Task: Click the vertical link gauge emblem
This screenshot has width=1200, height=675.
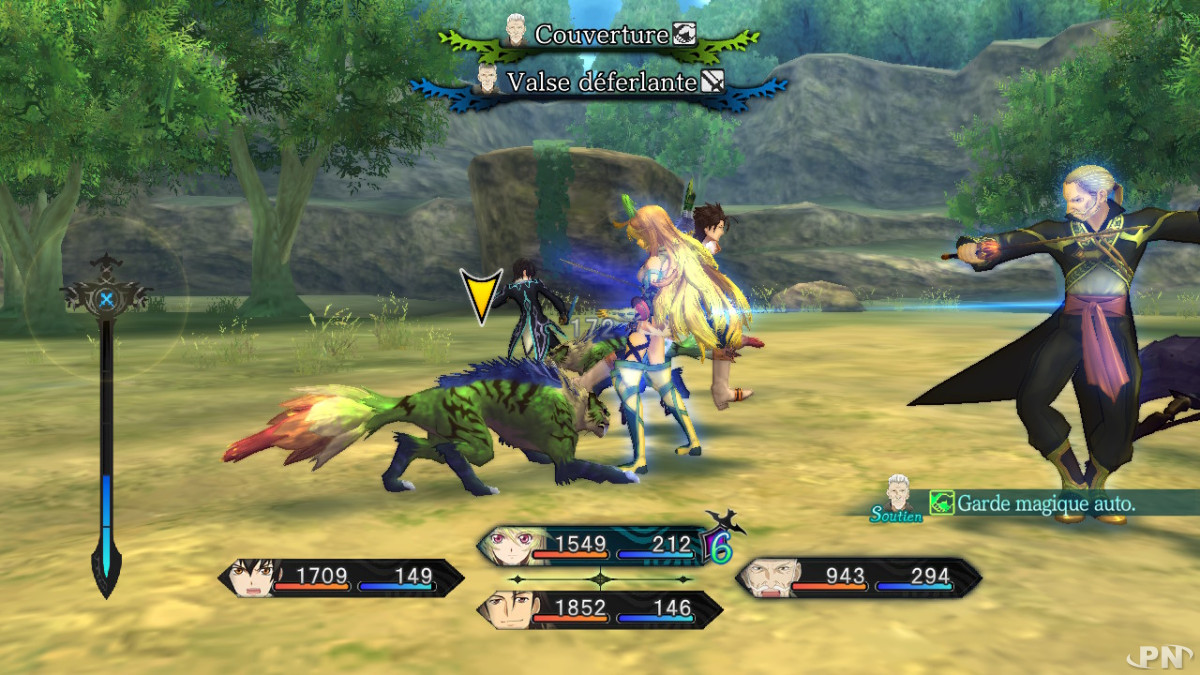Action: (106, 298)
